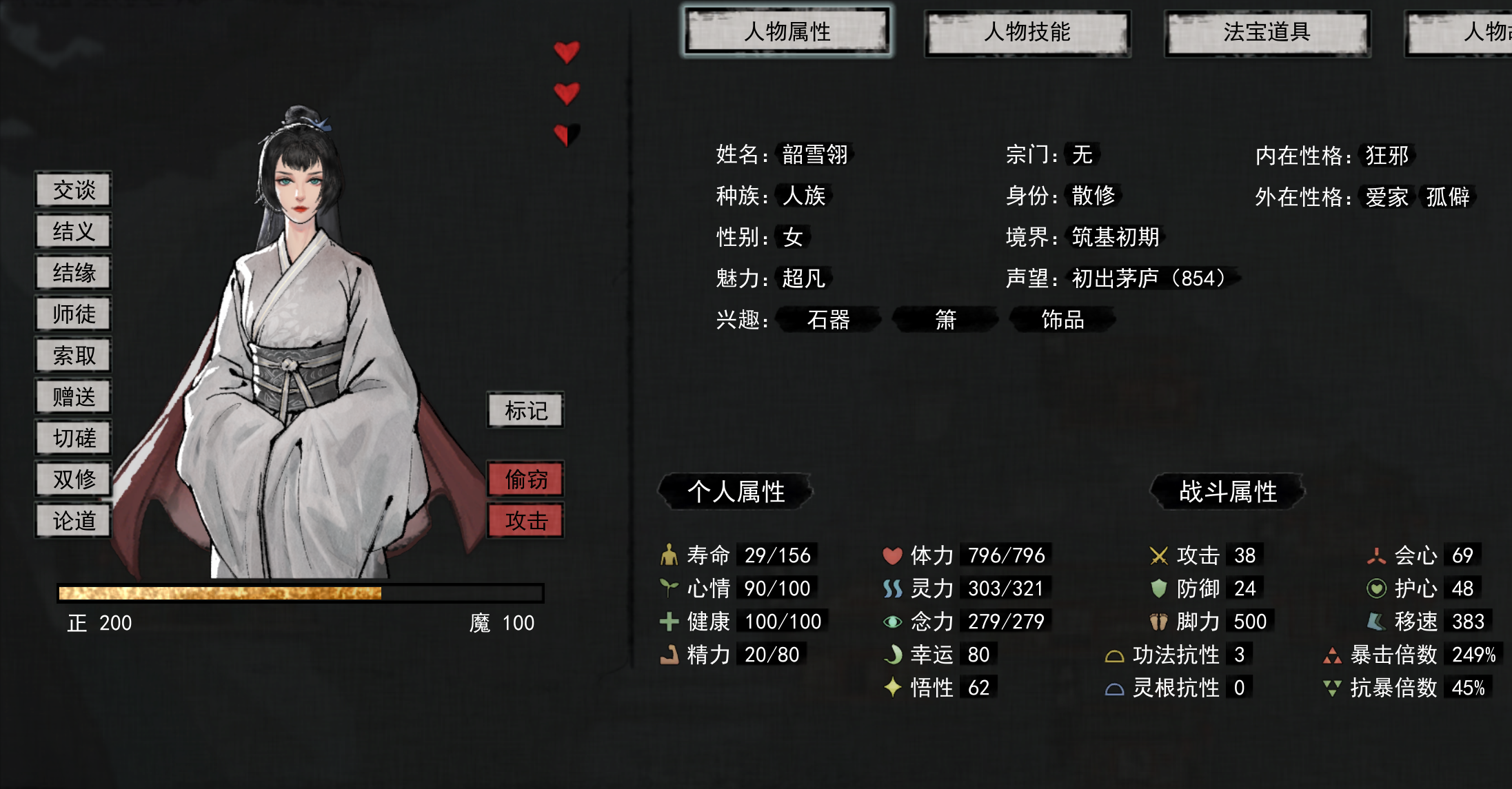Click the 孤僻 outer personality tag
Viewport: 1512px width, 789px height.
pos(1447,197)
